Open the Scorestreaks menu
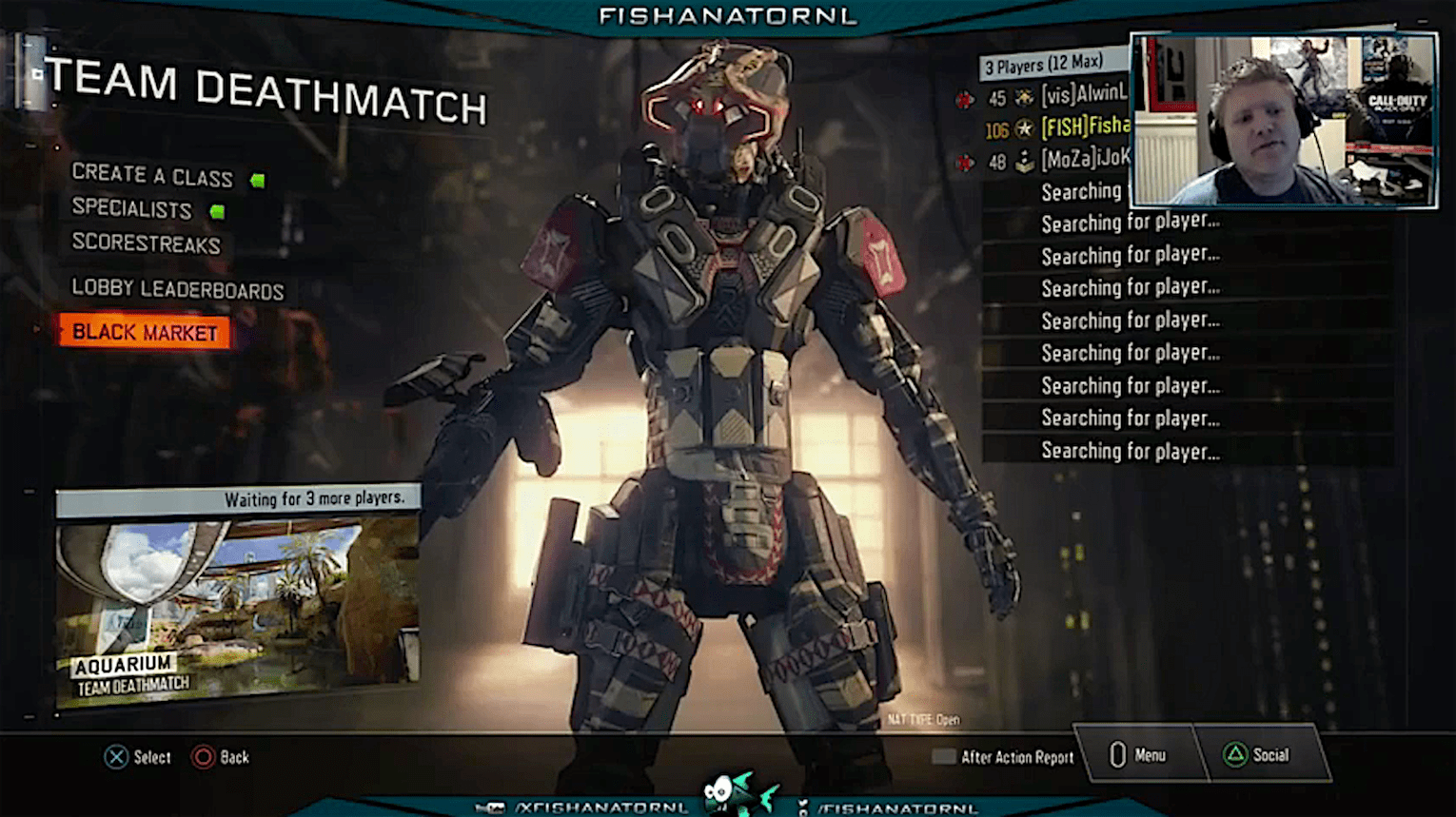Image resolution: width=1456 pixels, height=817 pixels. tap(147, 243)
